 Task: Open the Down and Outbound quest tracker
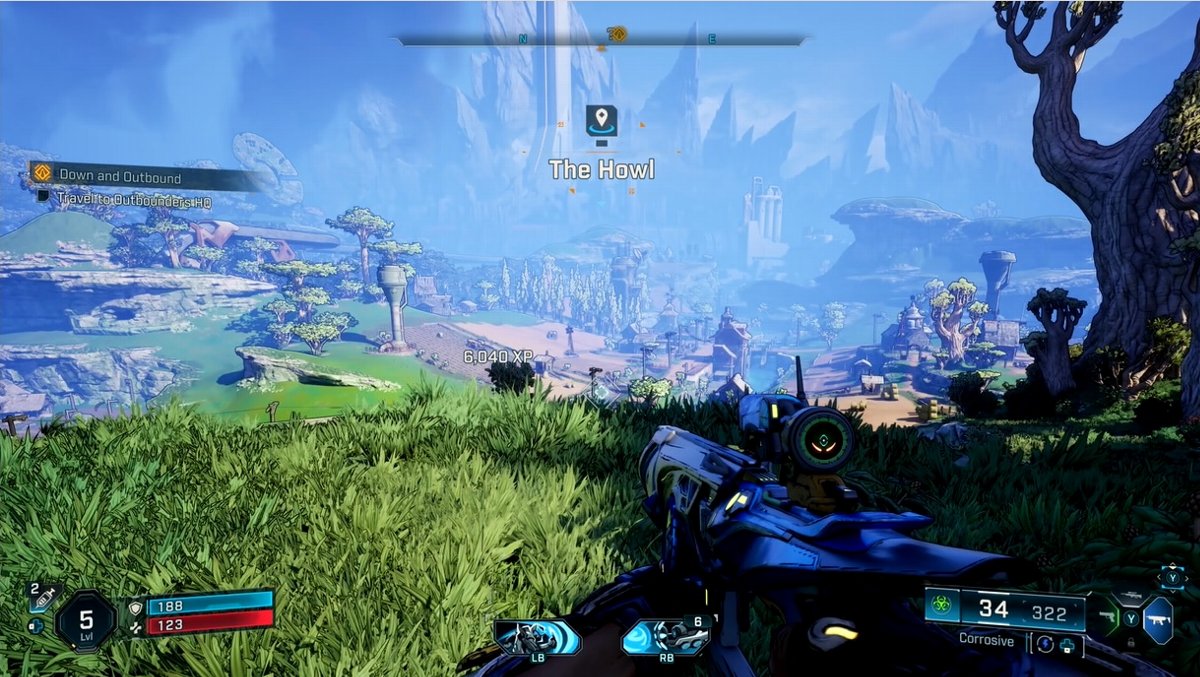pos(120,177)
